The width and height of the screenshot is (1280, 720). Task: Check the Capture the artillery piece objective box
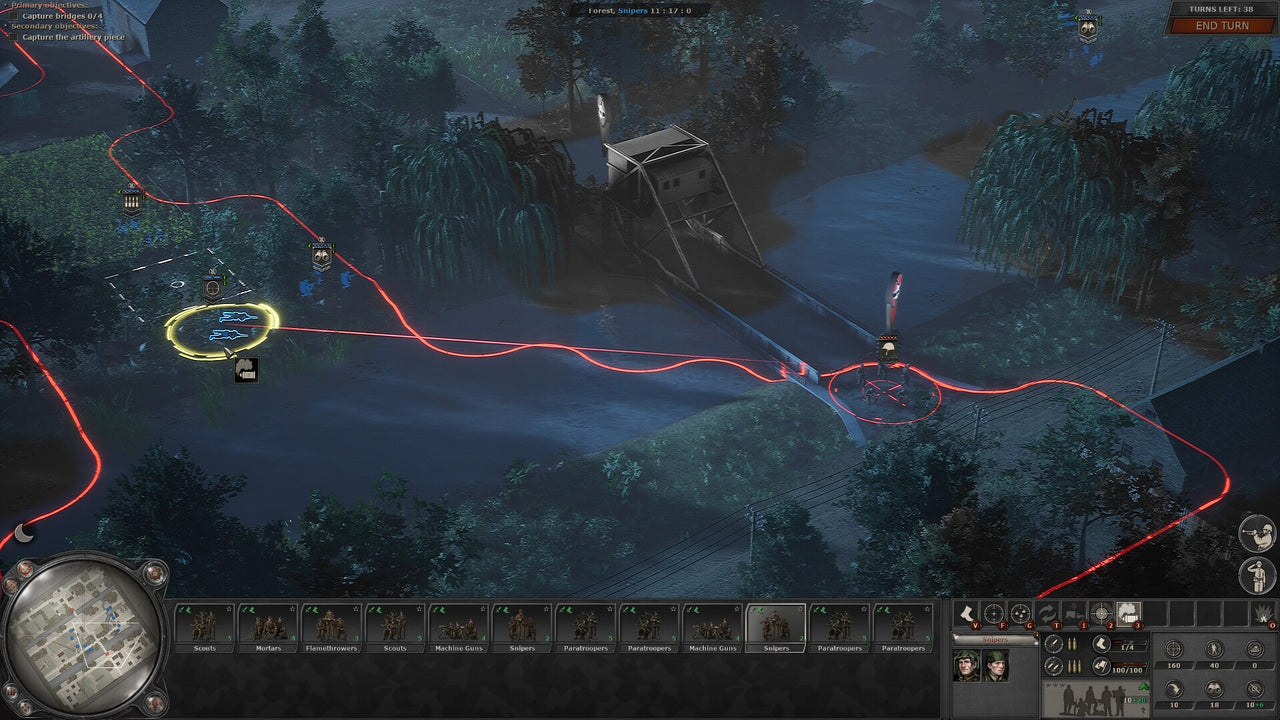coord(14,37)
